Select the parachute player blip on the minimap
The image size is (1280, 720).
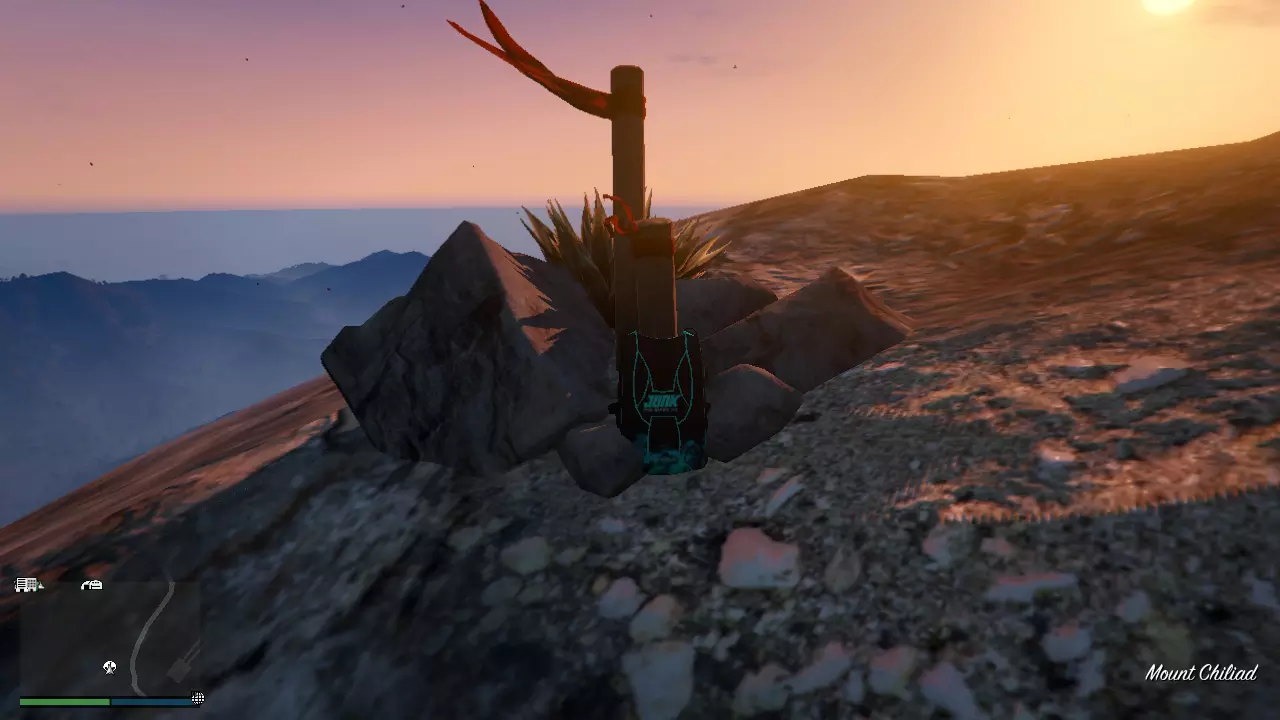(x=108, y=667)
